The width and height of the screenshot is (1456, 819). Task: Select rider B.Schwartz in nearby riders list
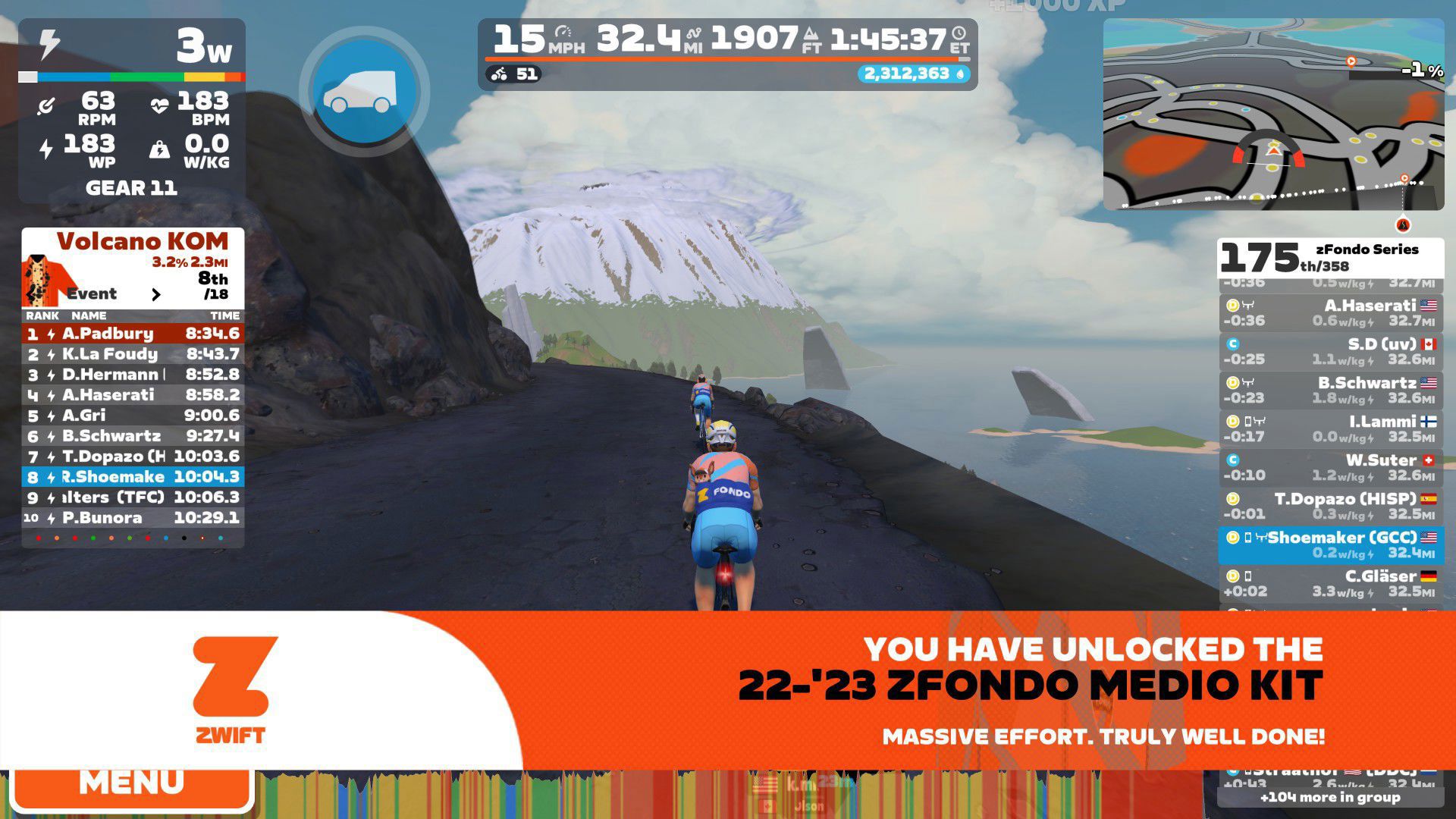(1330, 390)
